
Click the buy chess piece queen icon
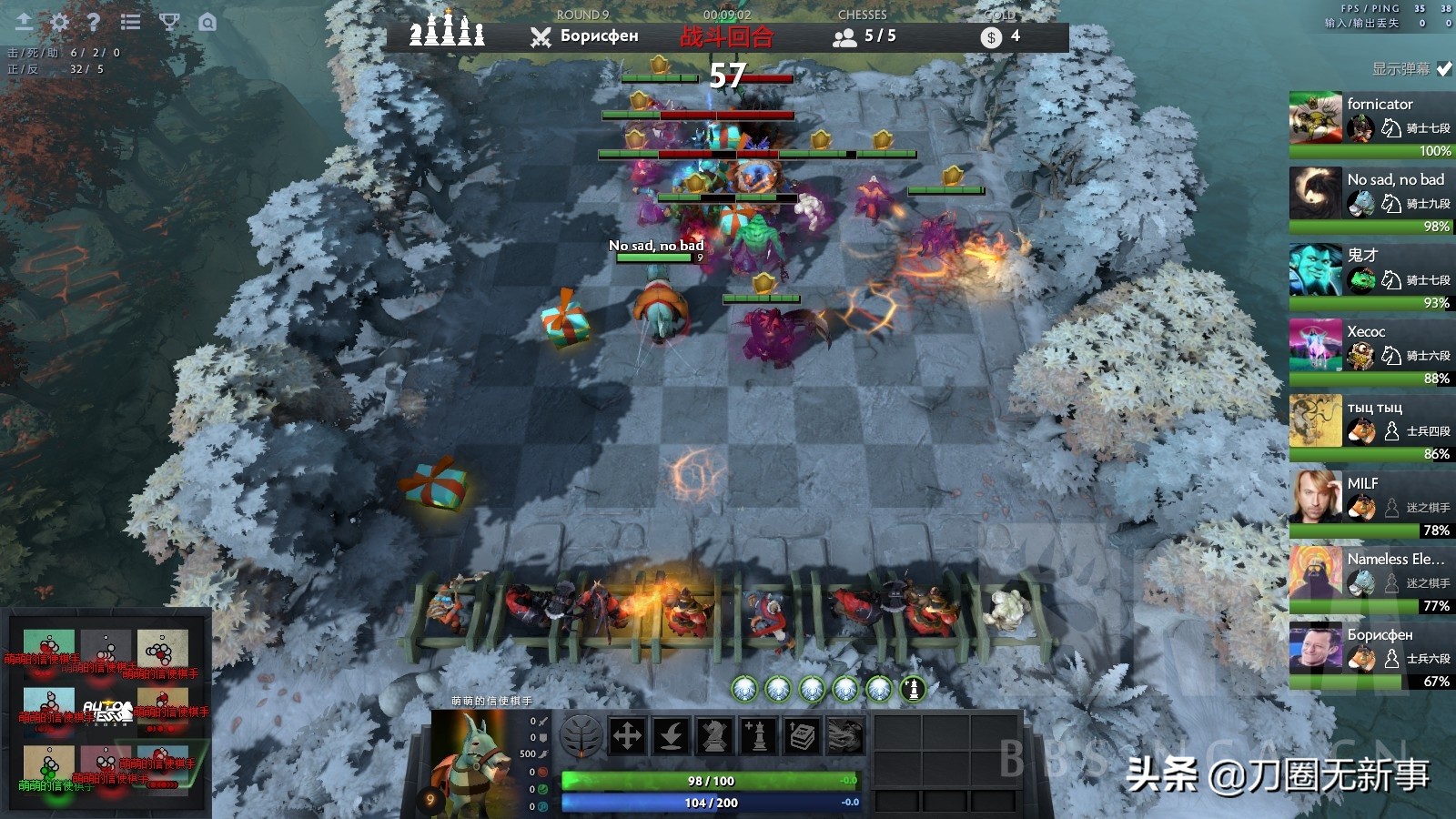coord(758,735)
